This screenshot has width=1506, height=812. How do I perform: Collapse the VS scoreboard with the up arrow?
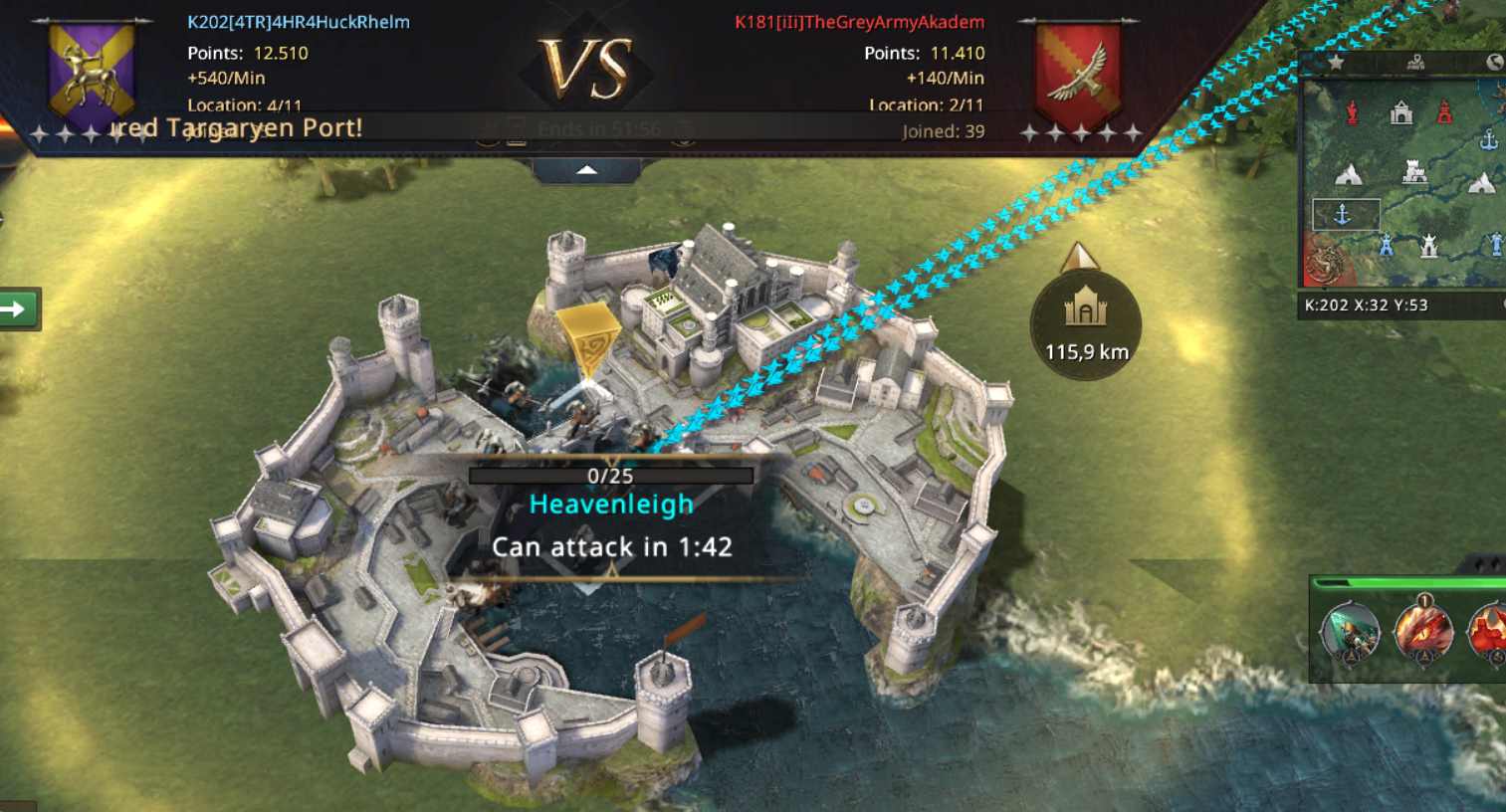[x=587, y=171]
